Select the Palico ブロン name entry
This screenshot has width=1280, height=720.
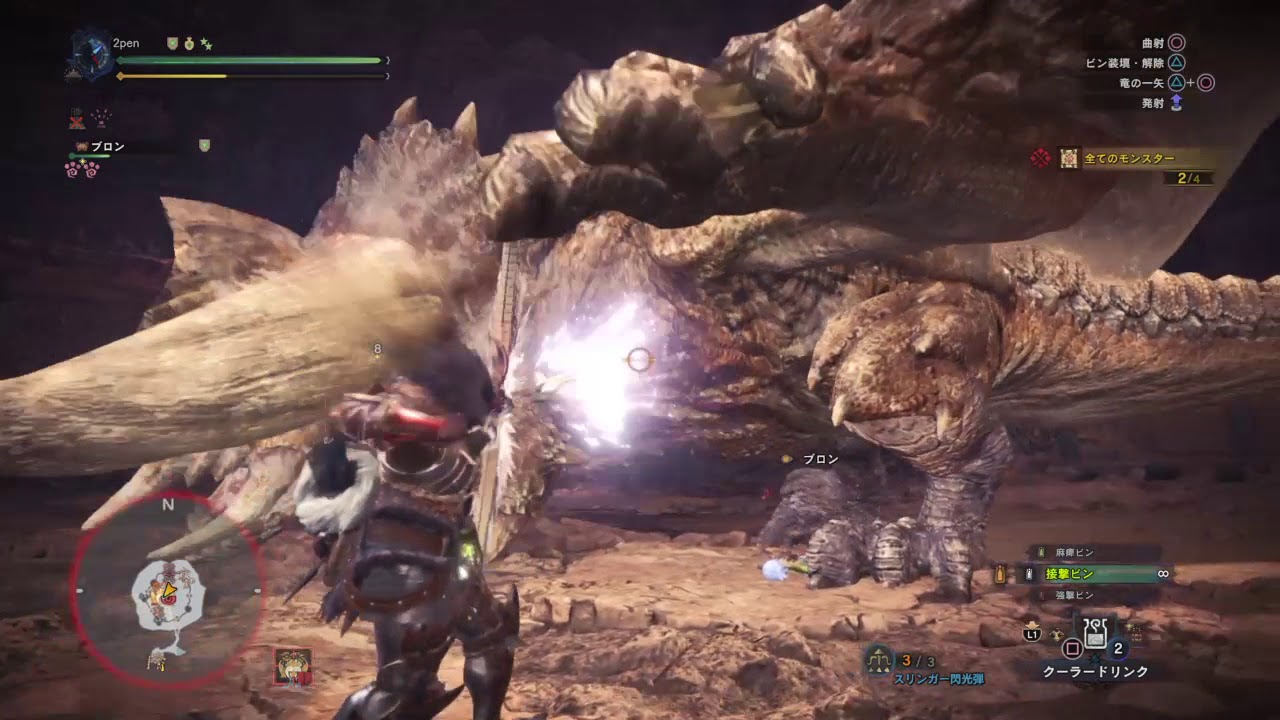[106, 147]
